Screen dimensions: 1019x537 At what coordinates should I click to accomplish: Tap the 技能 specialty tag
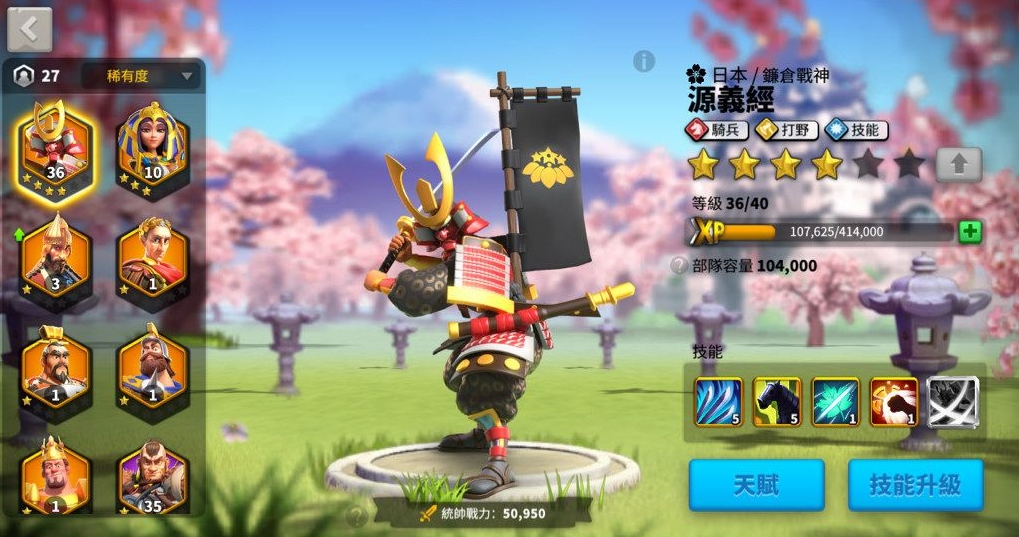click(x=858, y=130)
